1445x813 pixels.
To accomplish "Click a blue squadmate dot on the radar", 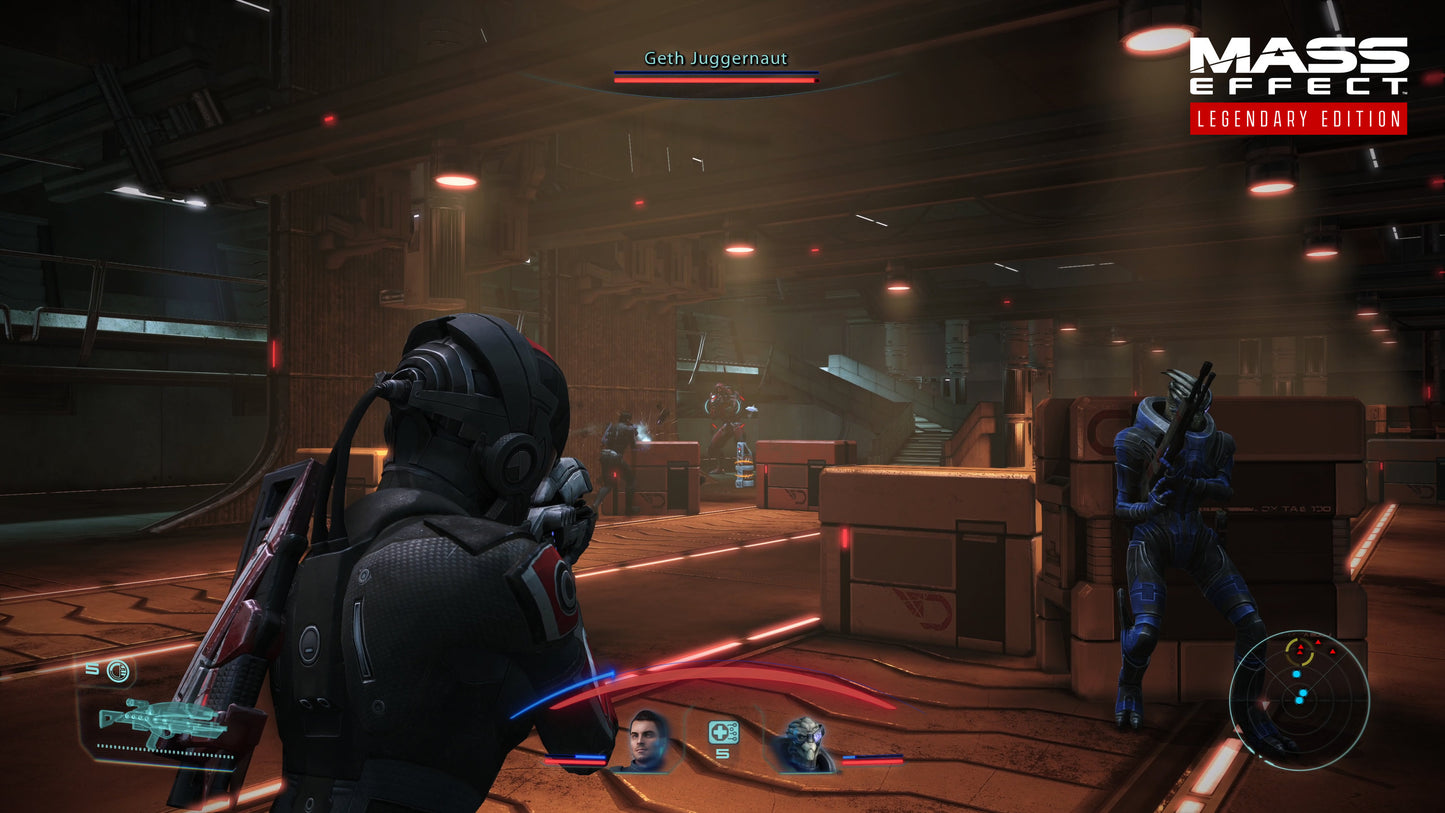I will click(1296, 674).
